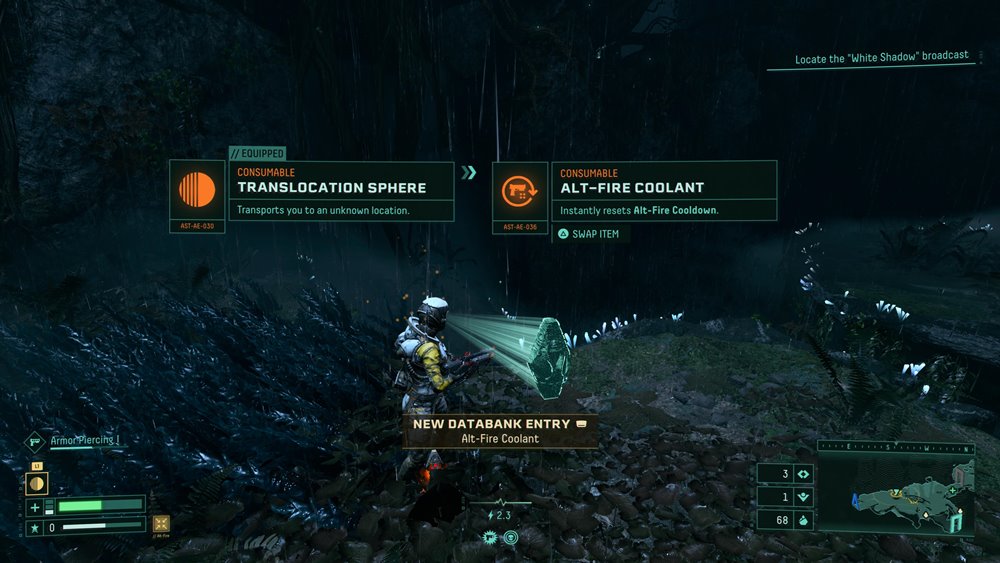
Task: Open the New Databank Entry notification
Action: click(x=500, y=431)
